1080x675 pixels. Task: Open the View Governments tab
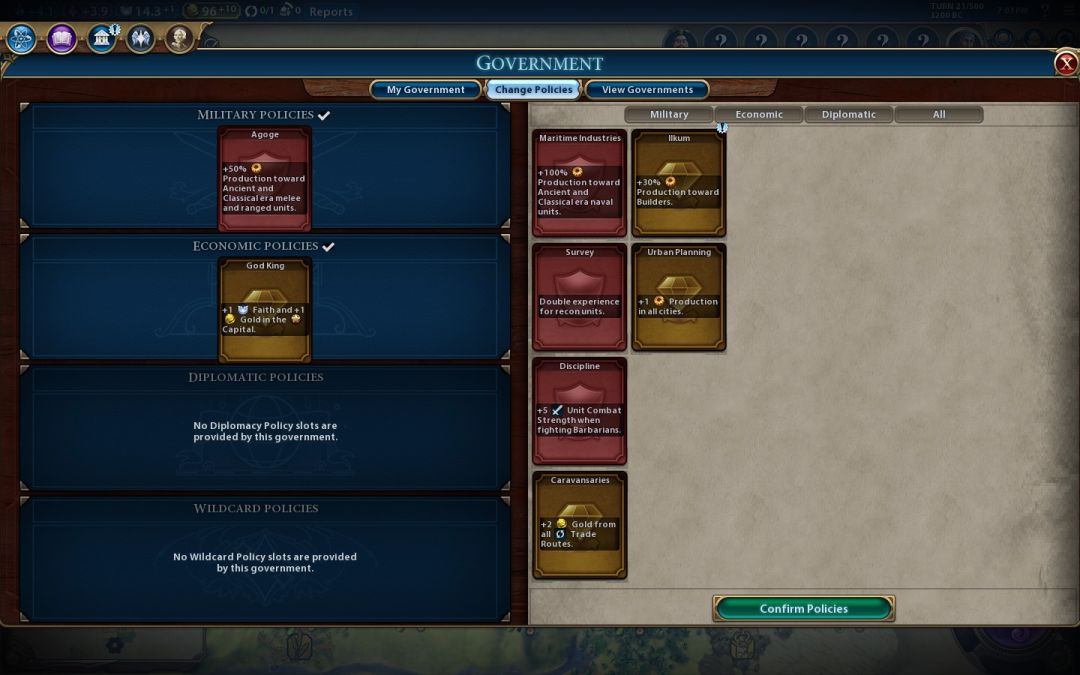pos(647,90)
